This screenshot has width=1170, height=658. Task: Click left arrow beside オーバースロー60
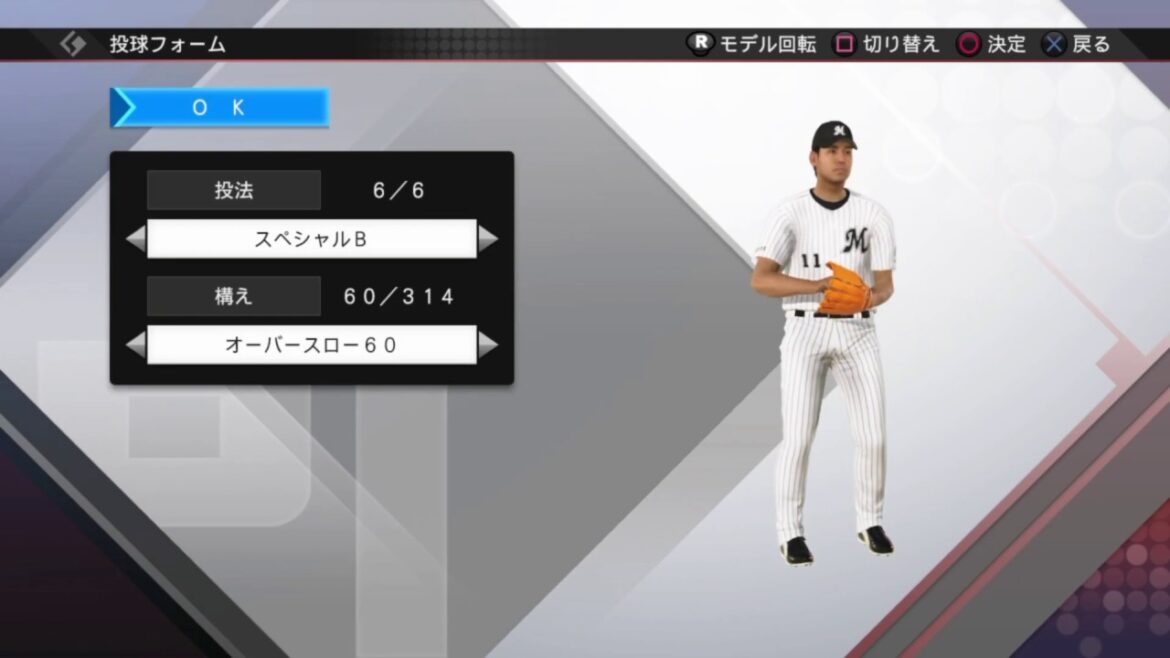pyautogui.click(x=135, y=345)
